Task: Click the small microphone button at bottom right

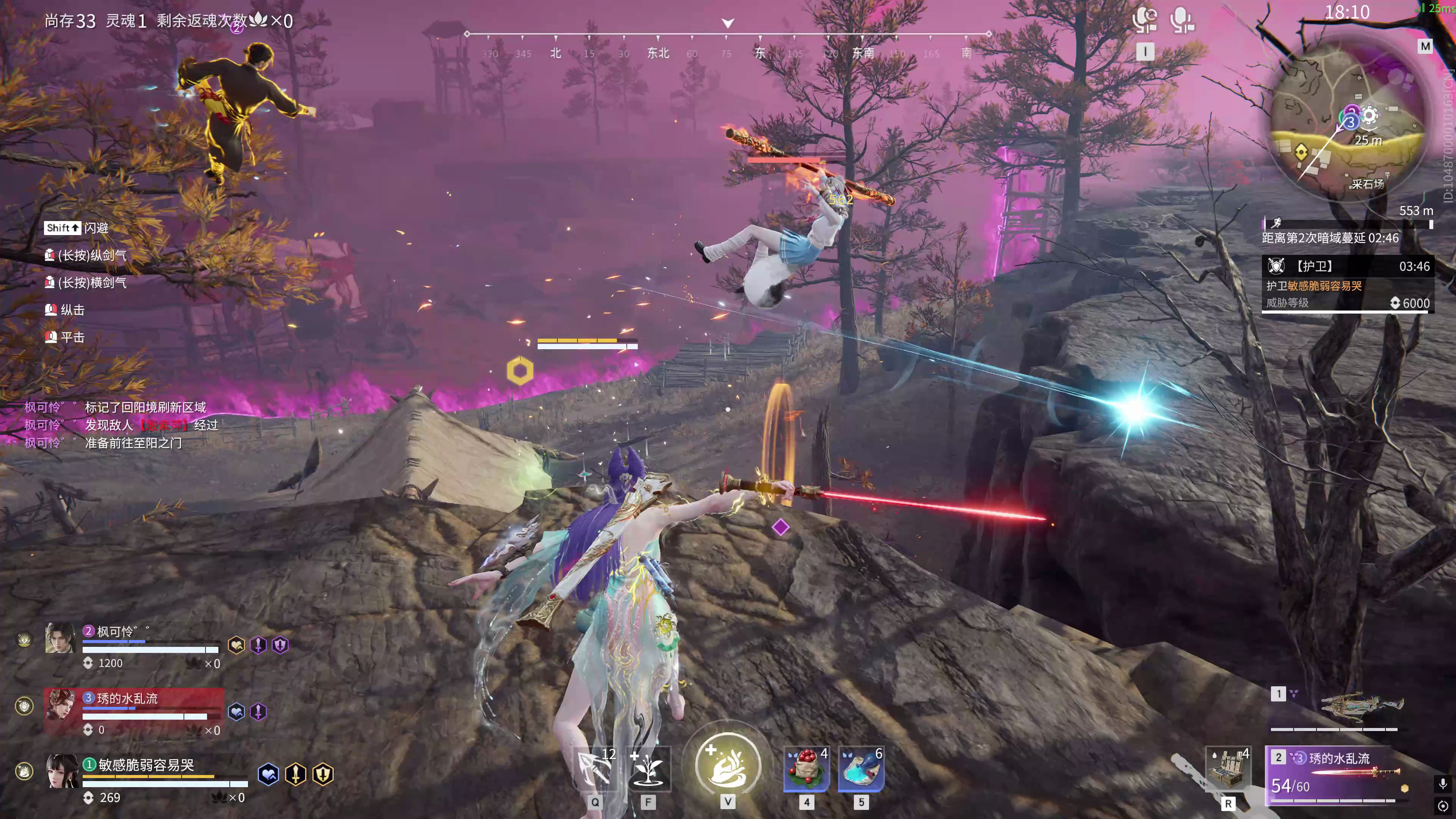Action: 1442,783
